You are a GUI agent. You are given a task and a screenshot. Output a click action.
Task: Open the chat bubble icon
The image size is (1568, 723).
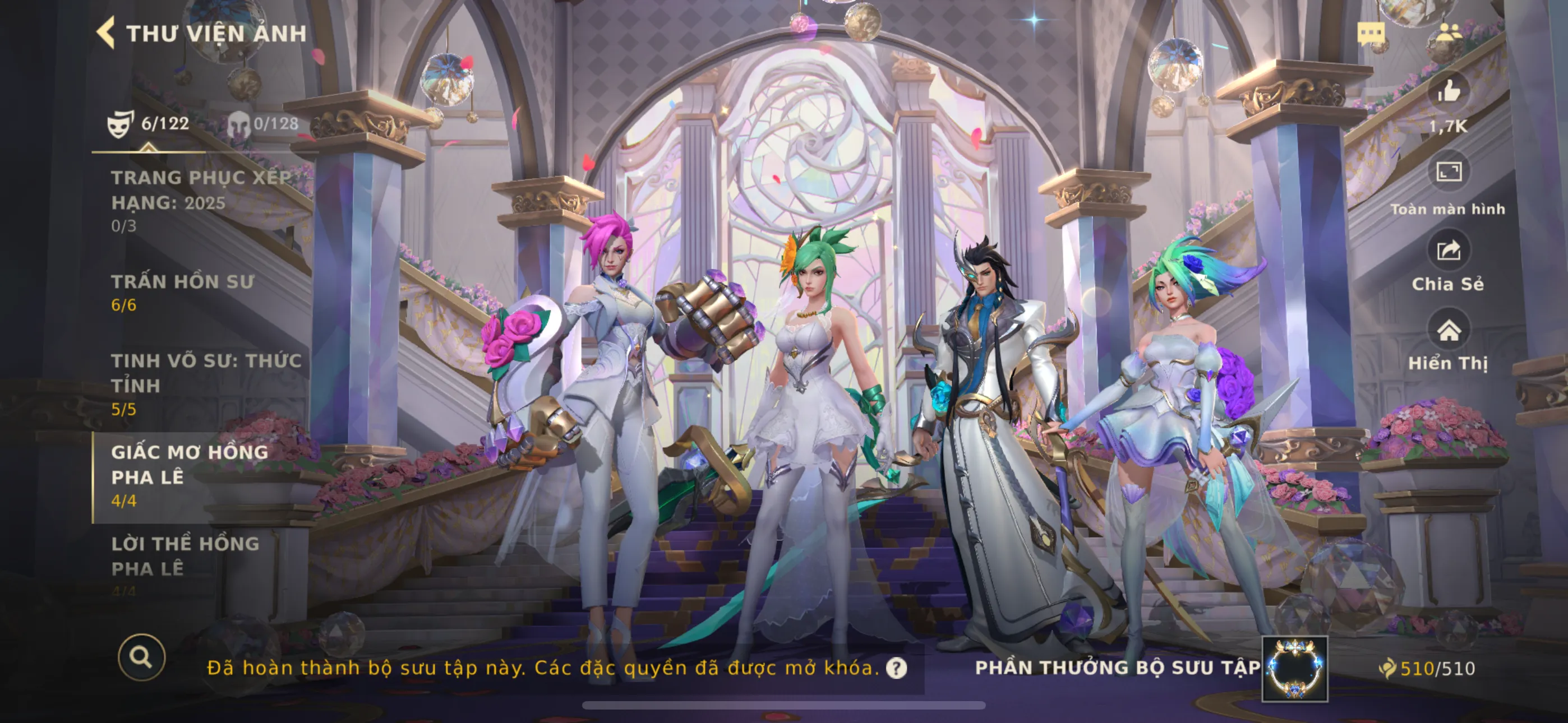point(1371,33)
